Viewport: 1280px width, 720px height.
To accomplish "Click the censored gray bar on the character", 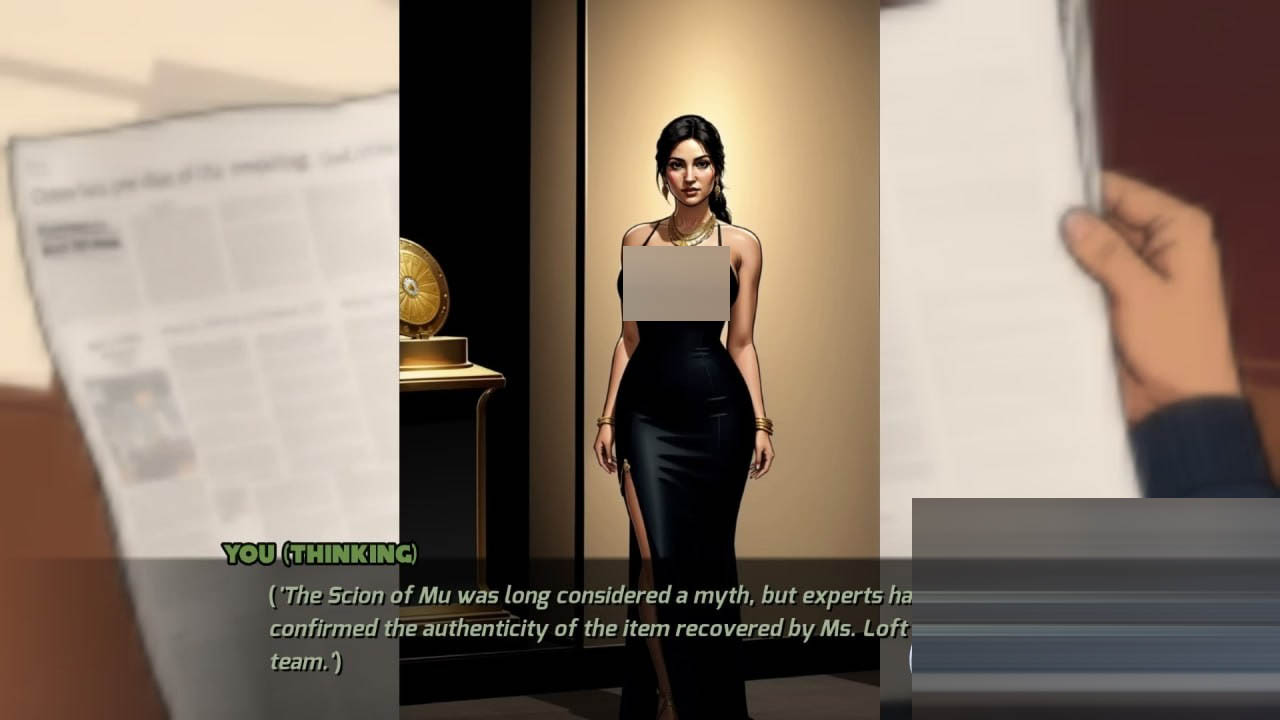I will [674, 283].
